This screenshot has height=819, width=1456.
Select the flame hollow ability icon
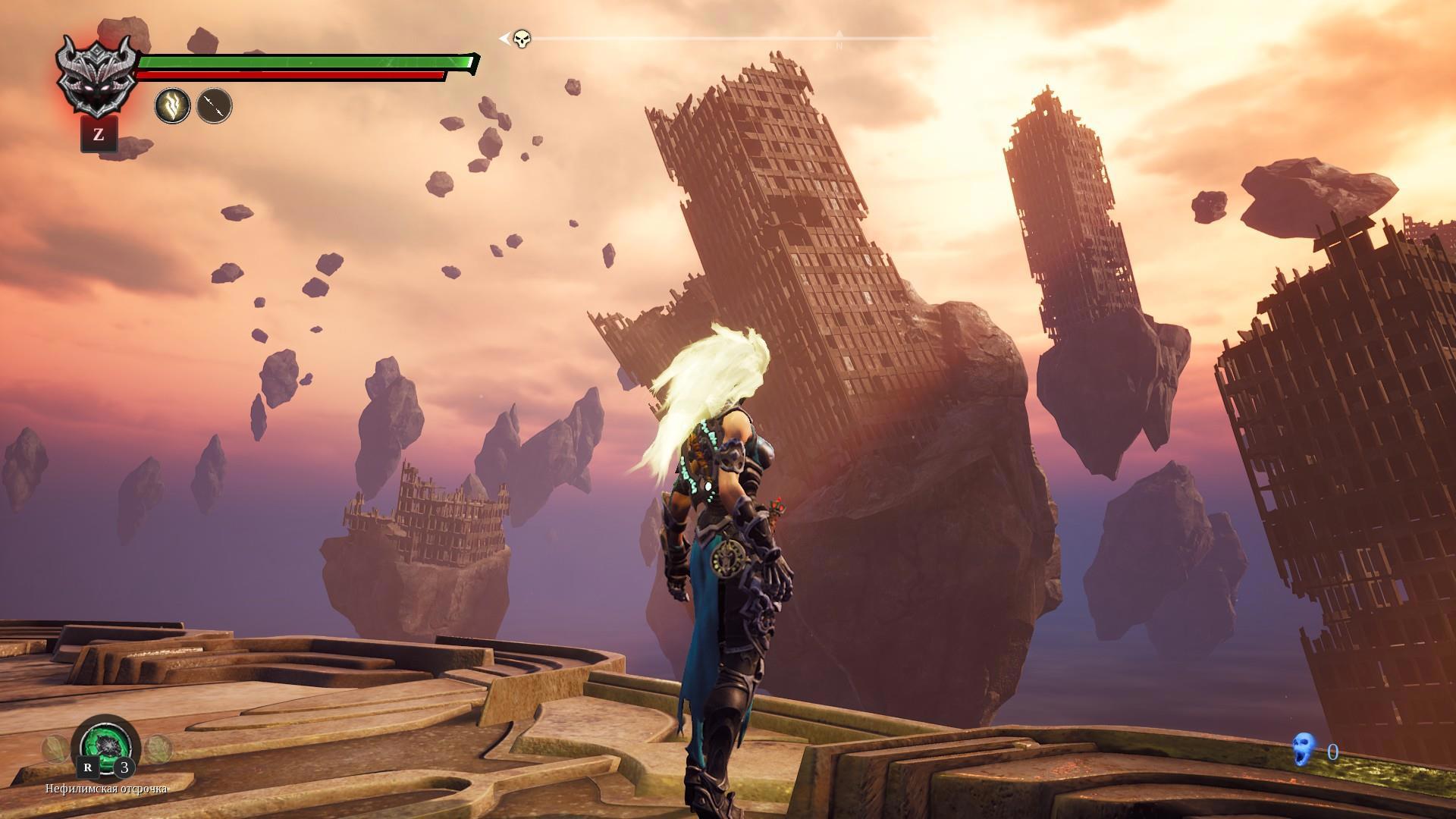(173, 105)
